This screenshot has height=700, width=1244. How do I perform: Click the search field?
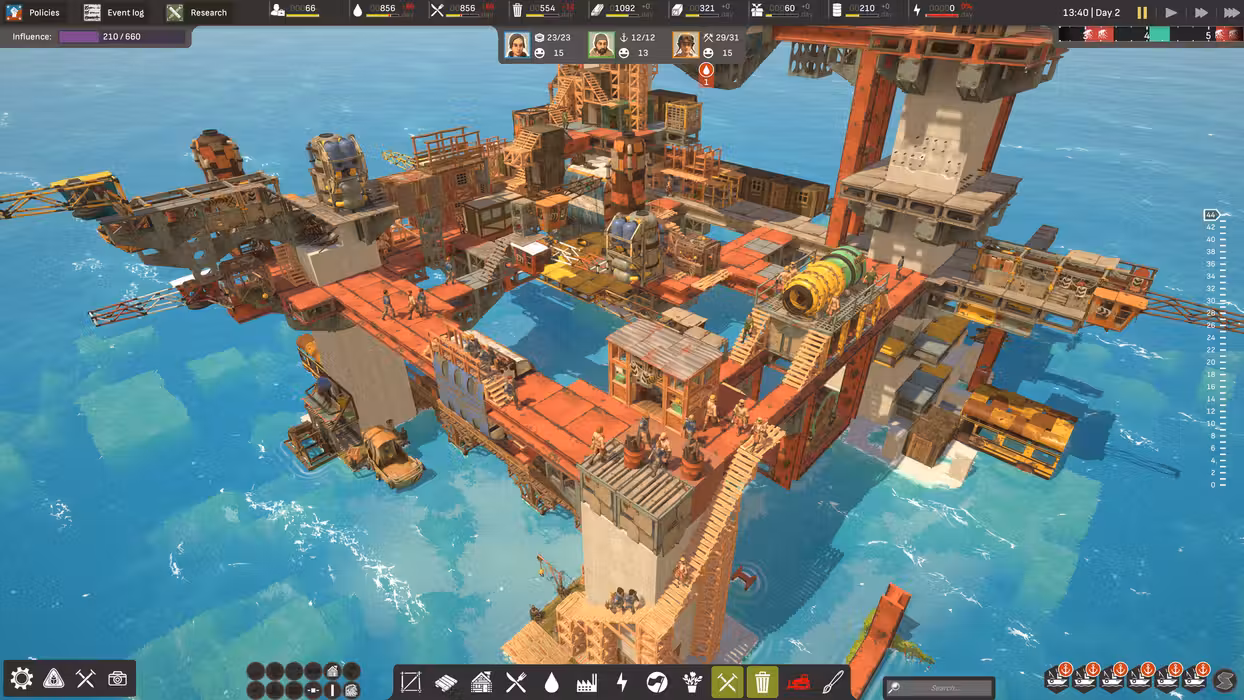pyautogui.click(x=938, y=687)
